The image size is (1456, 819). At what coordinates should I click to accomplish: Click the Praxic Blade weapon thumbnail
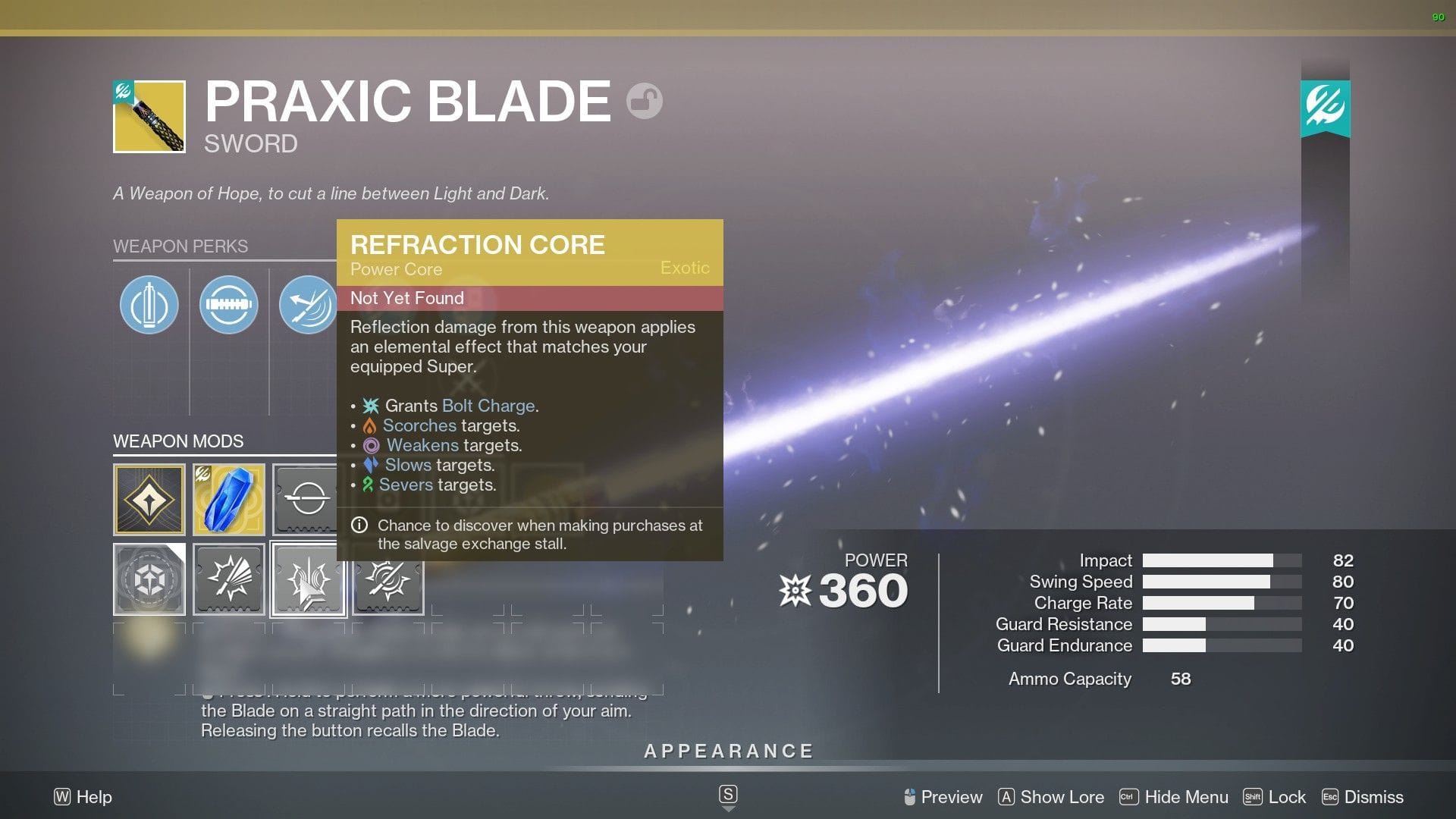click(149, 115)
